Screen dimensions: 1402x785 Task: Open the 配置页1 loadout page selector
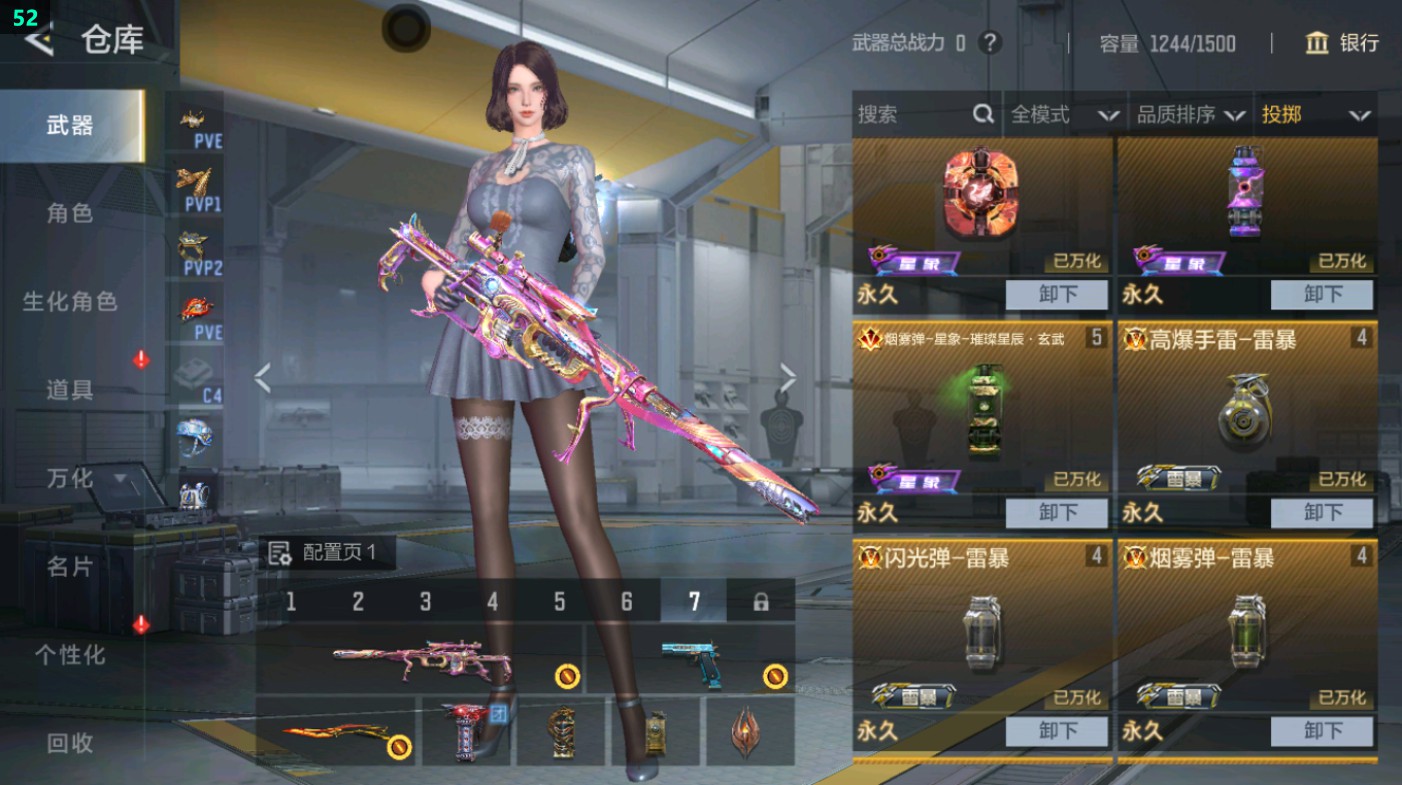pos(328,553)
